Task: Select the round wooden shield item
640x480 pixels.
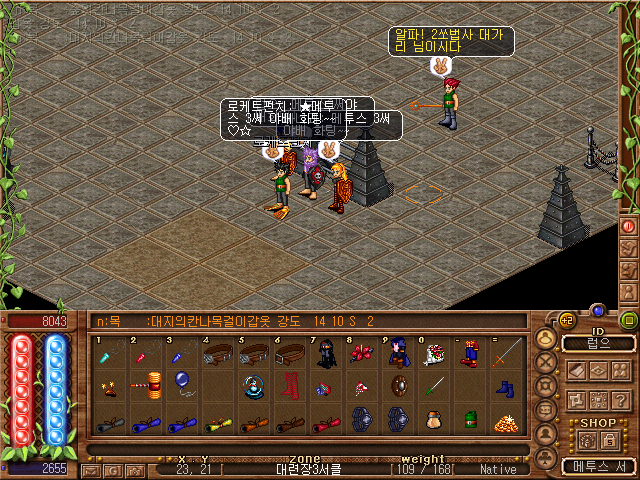Action: point(397,385)
